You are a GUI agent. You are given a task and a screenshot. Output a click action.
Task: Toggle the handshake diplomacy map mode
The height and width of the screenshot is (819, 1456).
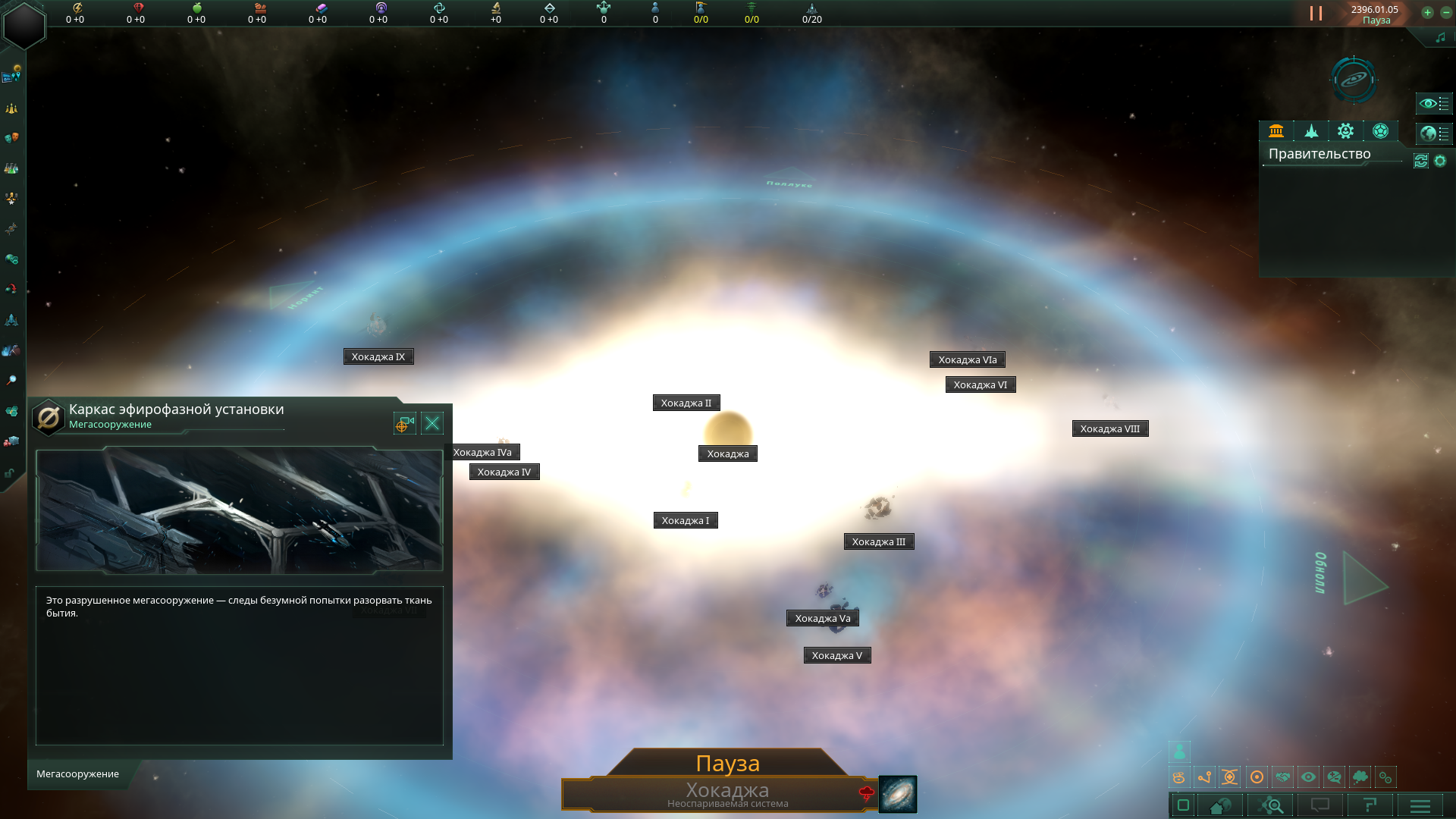click(1282, 777)
